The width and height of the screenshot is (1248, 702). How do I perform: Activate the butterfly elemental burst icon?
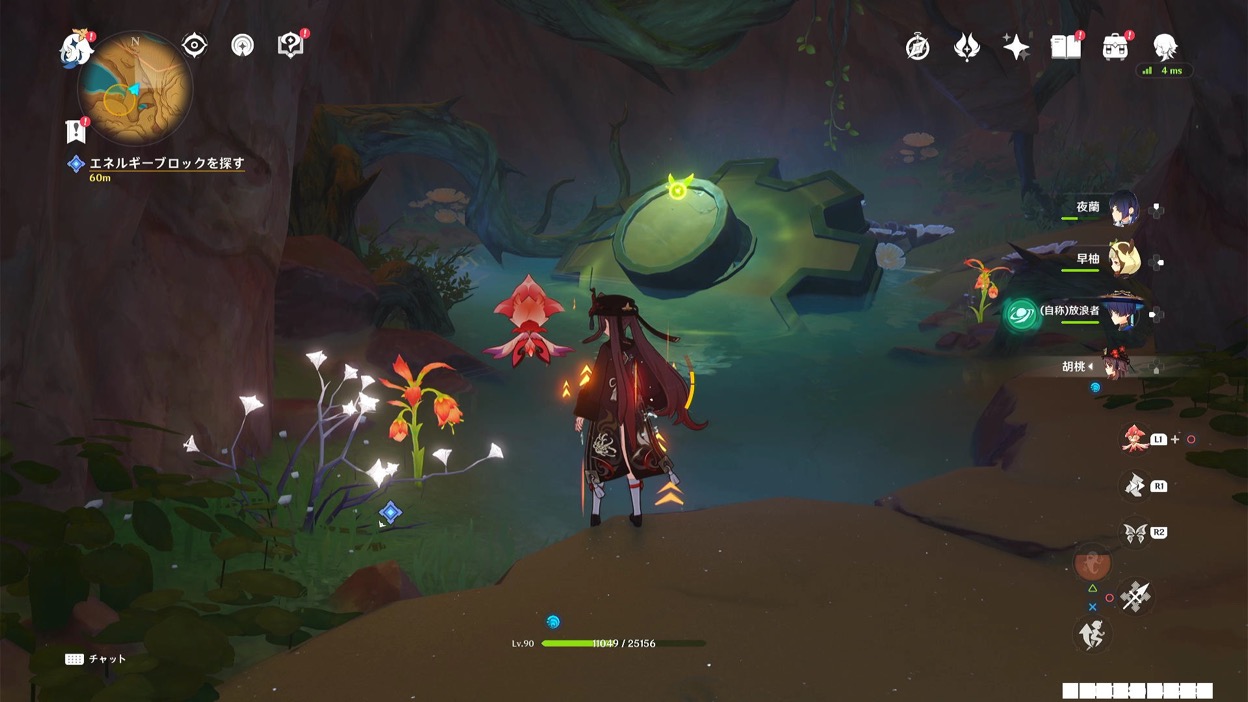[1134, 533]
